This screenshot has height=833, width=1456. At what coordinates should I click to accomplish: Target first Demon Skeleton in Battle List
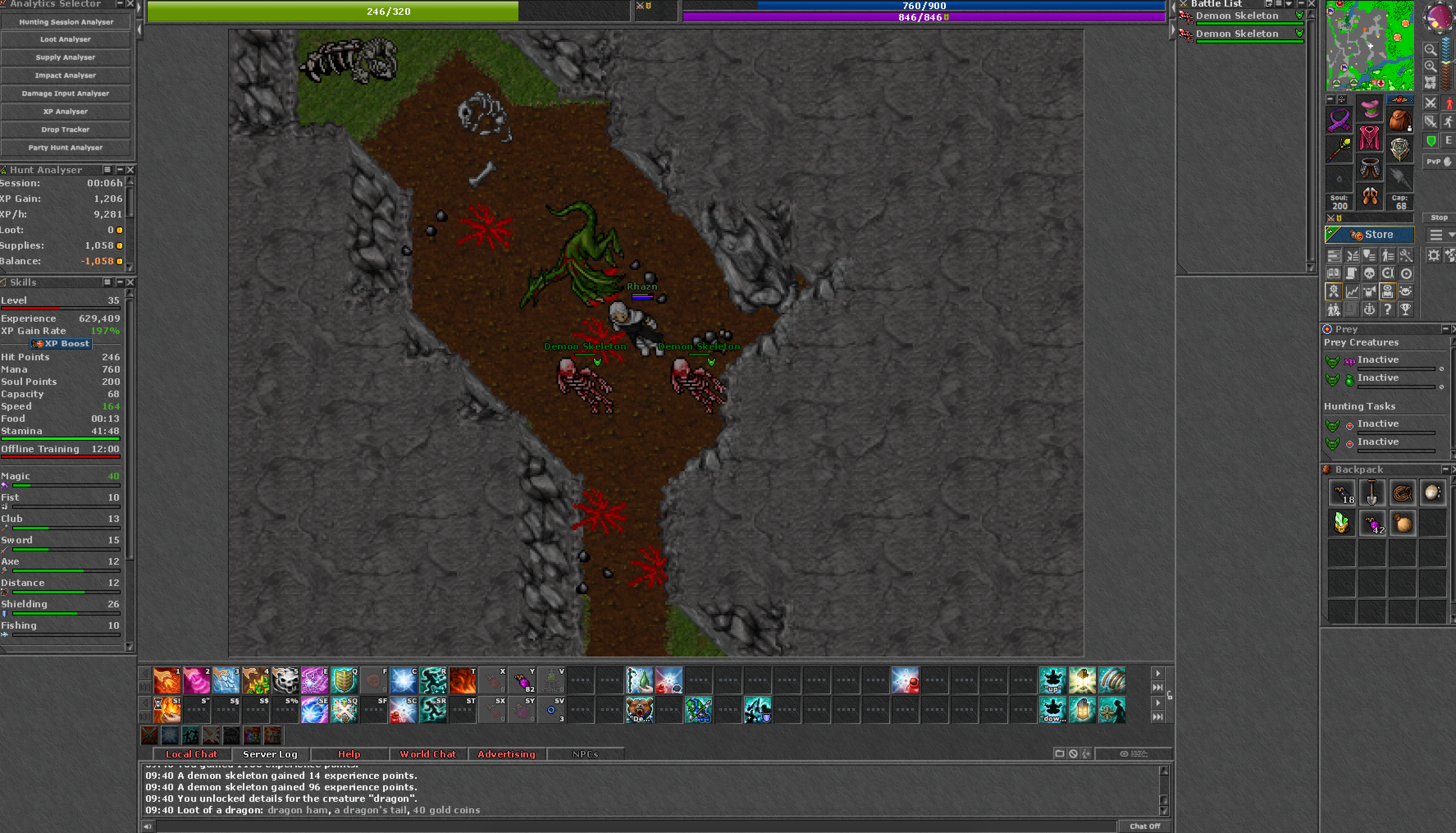(x=1237, y=16)
